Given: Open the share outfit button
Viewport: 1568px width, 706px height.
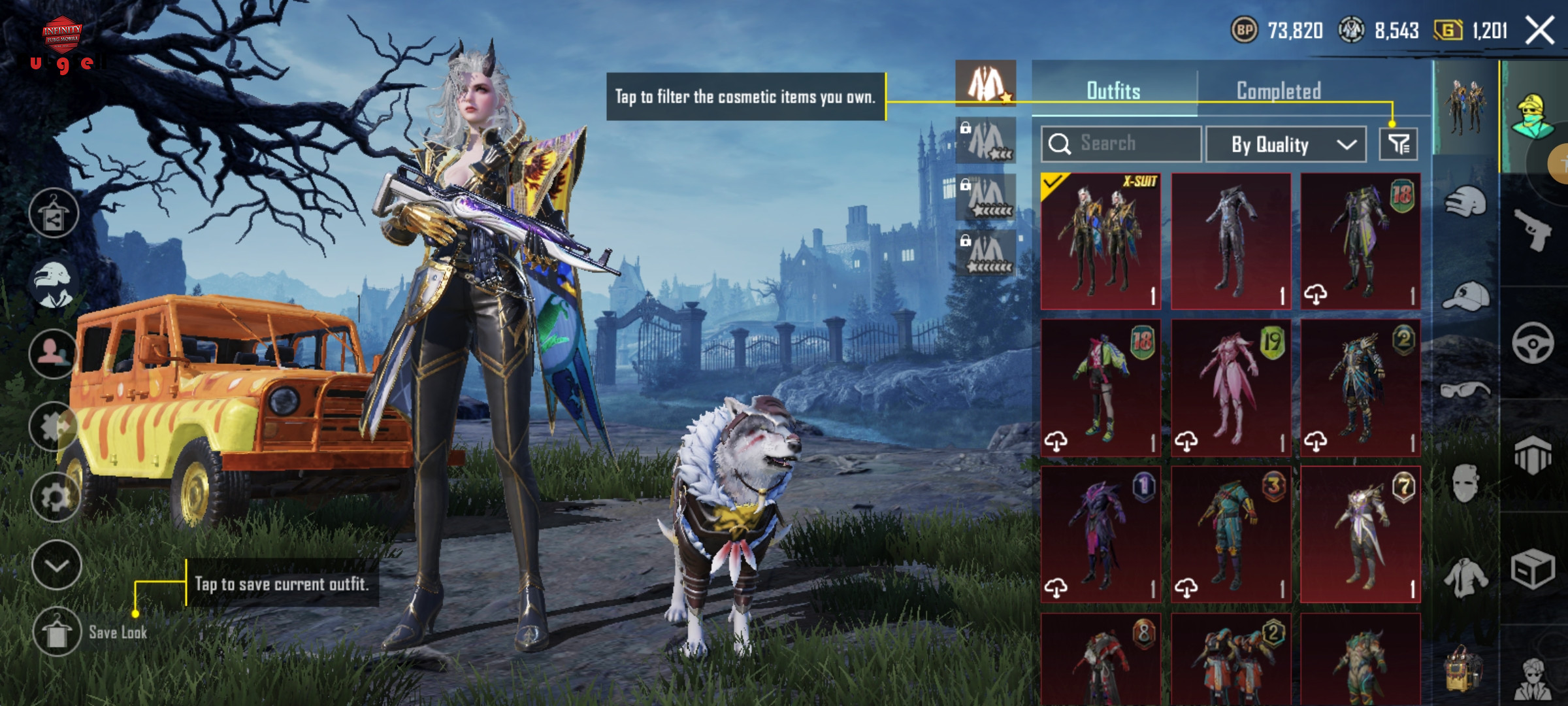Looking at the screenshot, I should click(x=54, y=214).
